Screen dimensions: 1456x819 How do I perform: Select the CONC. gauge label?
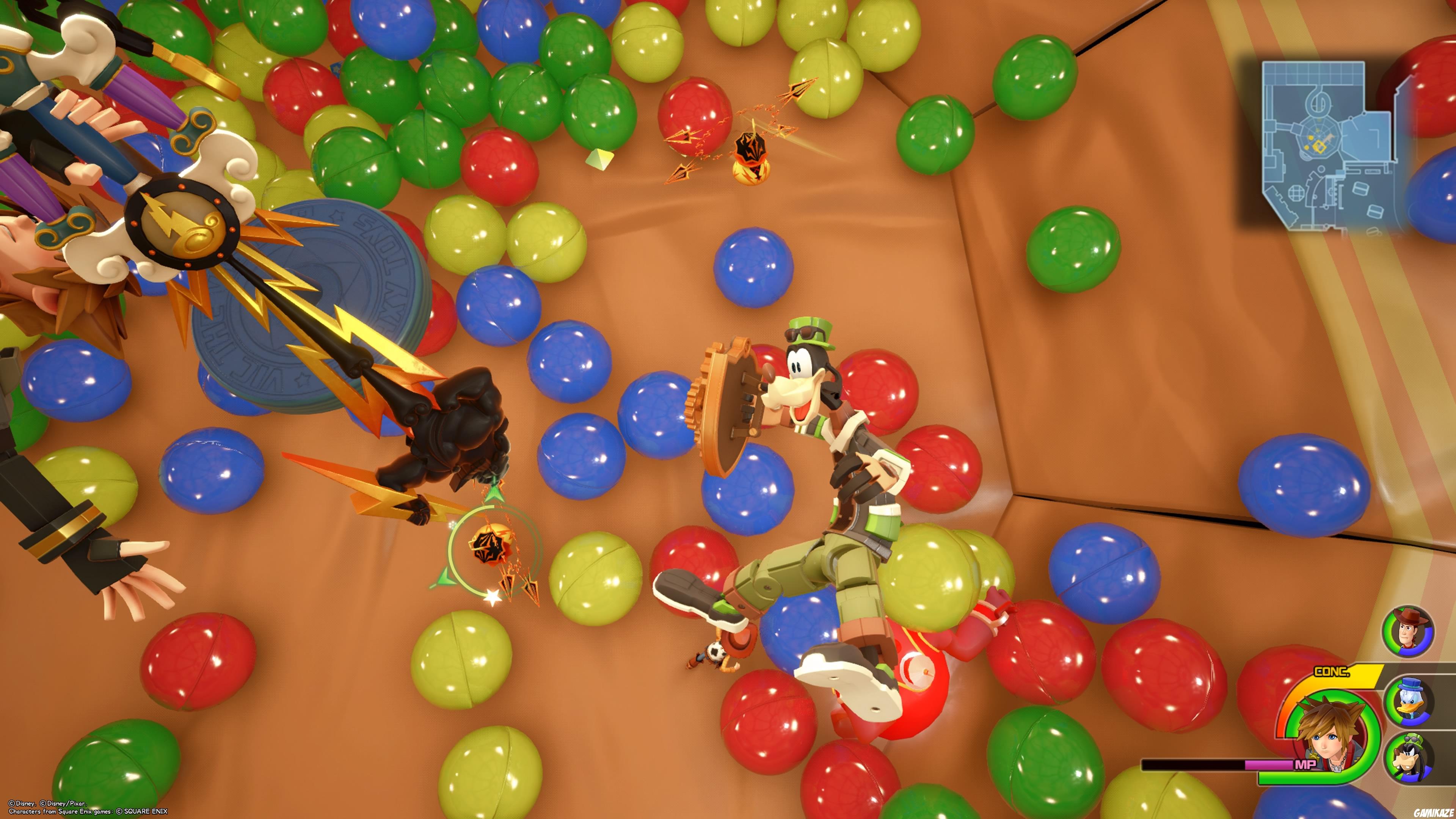(1332, 671)
